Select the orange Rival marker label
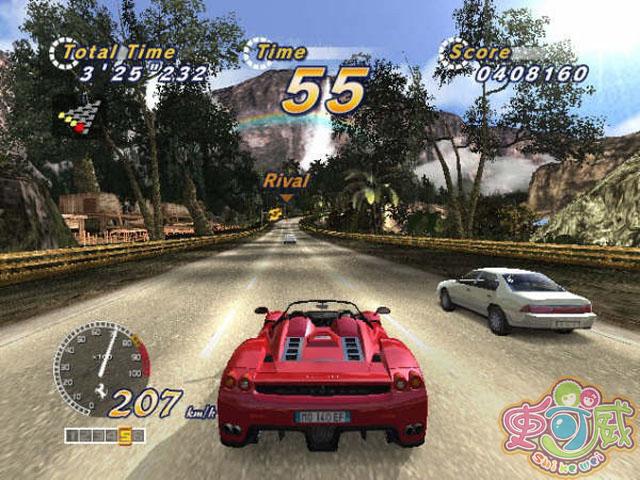The image size is (640, 480). 286,181
